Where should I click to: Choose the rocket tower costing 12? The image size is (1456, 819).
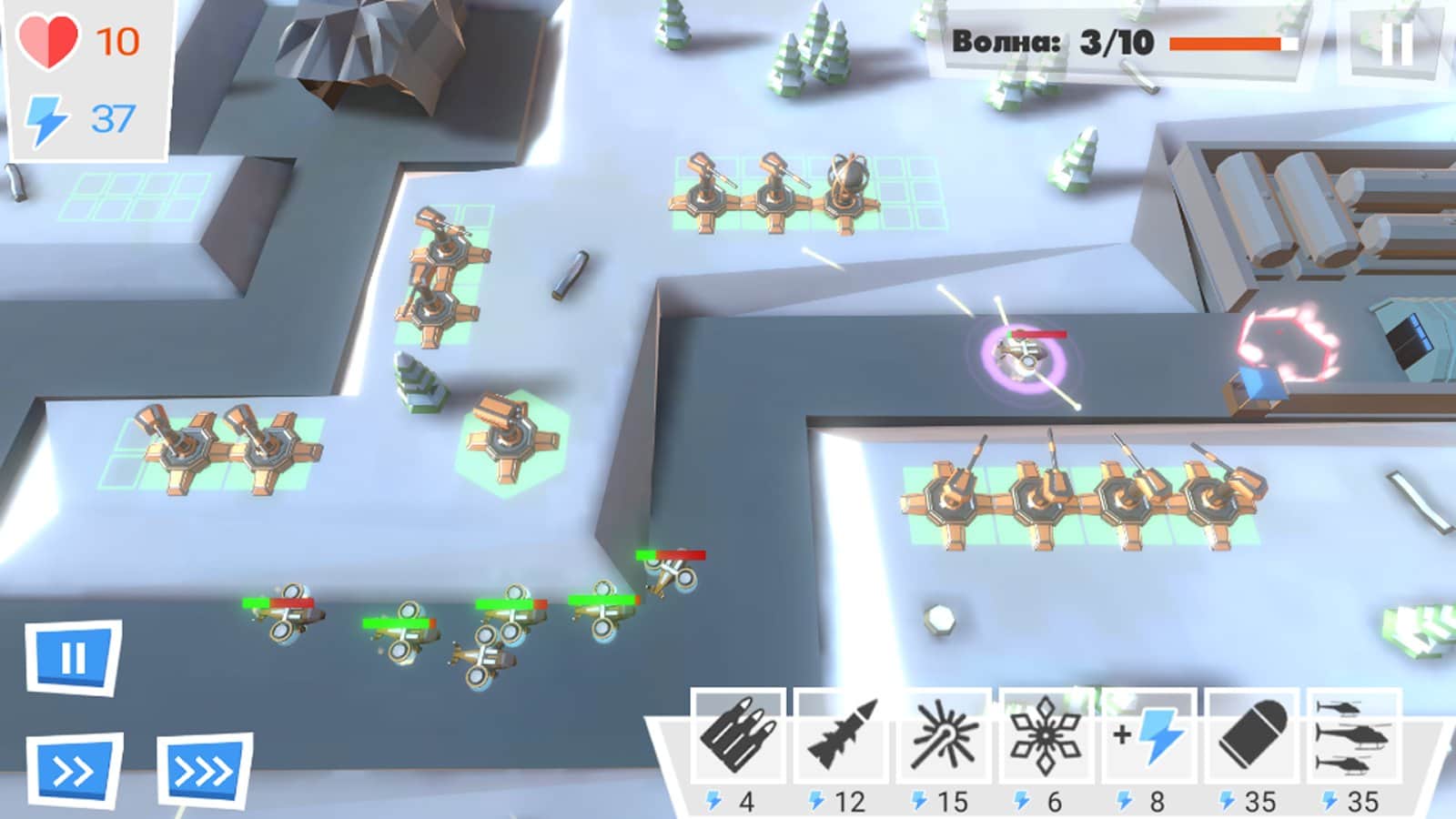842,734
